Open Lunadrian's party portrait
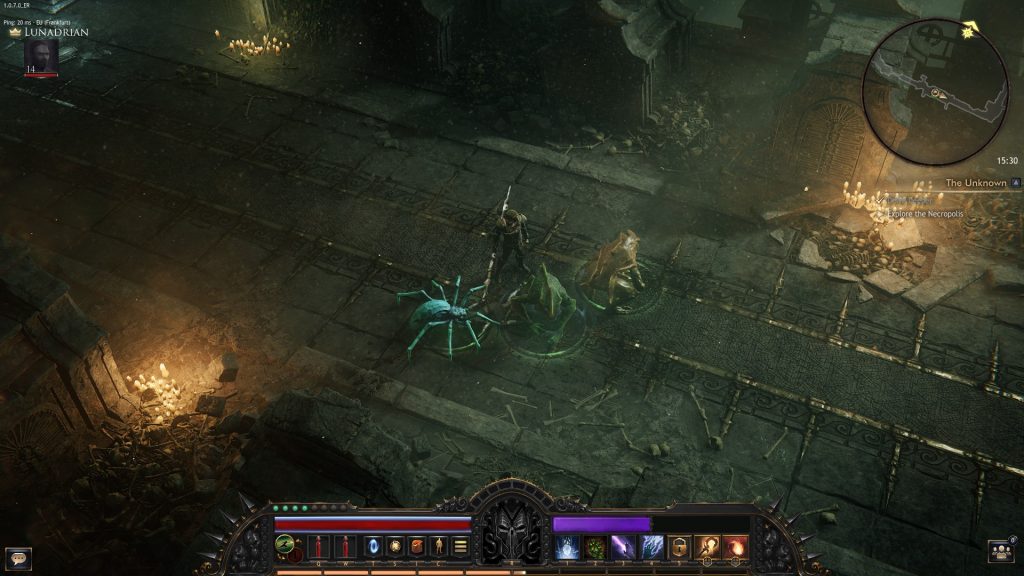Image resolution: width=1024 pixels, height=576 pixels. (x=41, y=56)
